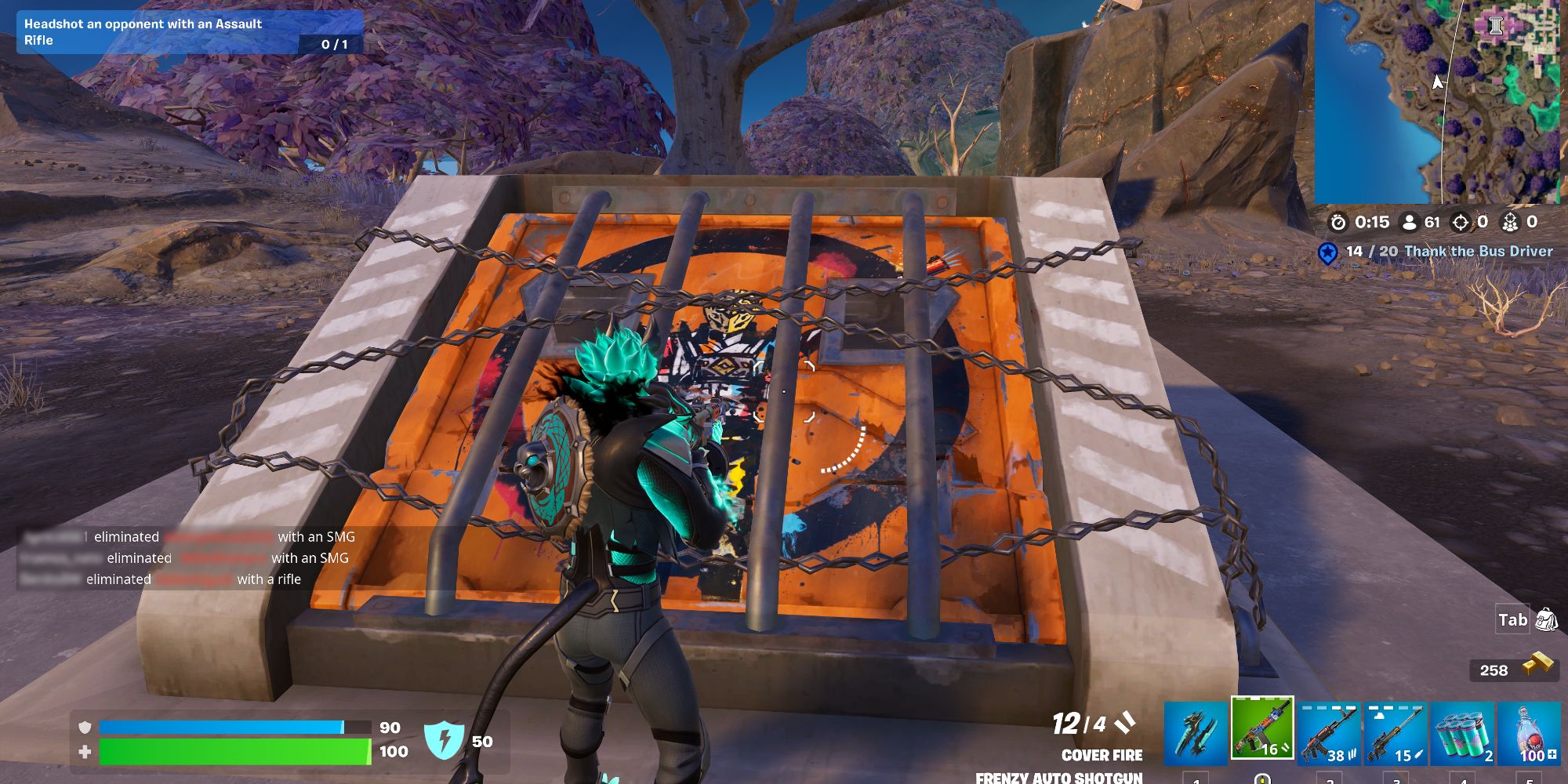Click the players remaining icon
Screen dimensions: 1568x784
[1409, 222]
